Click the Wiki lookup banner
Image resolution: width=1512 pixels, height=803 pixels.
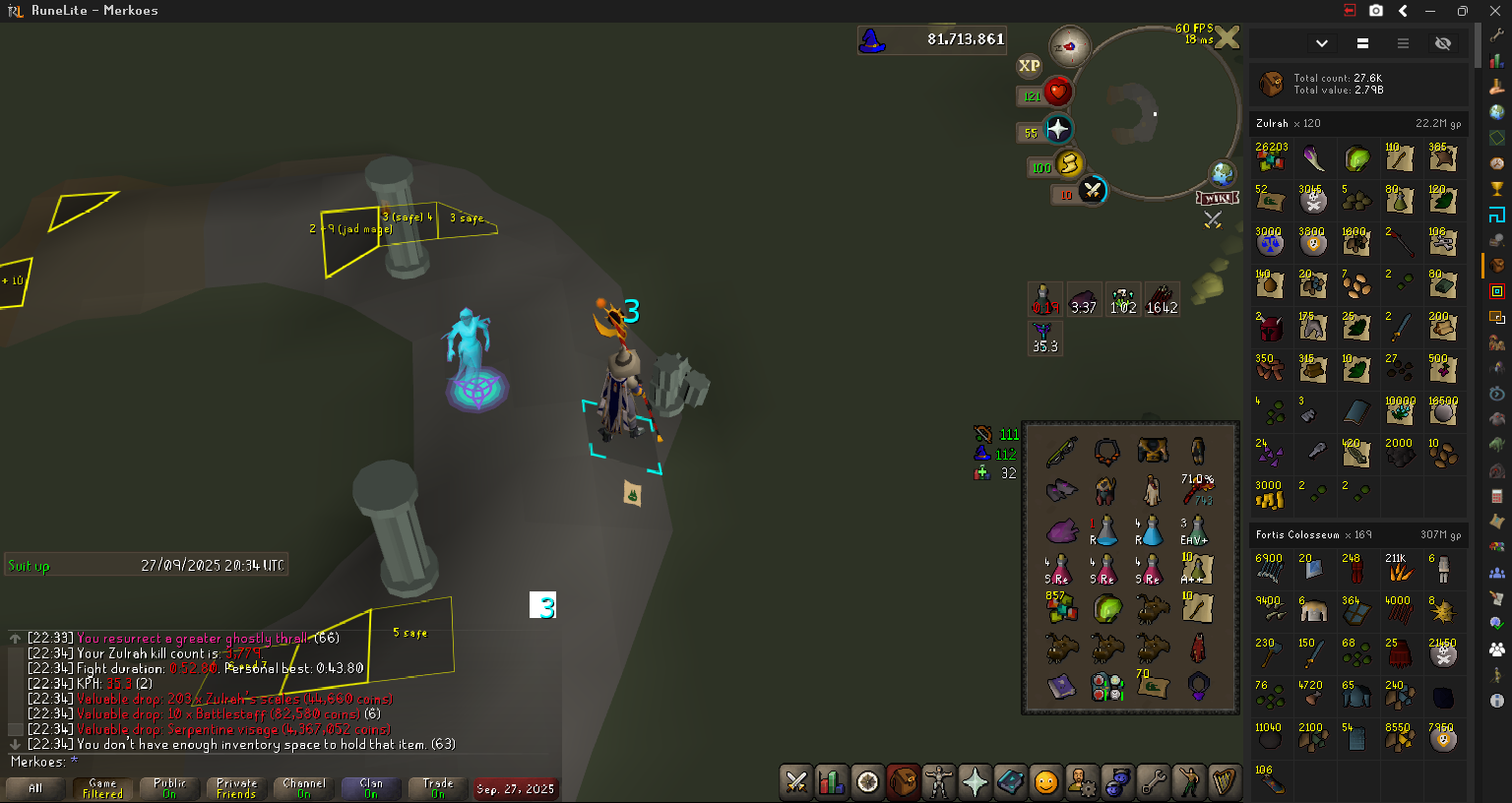coord(1217,198)
